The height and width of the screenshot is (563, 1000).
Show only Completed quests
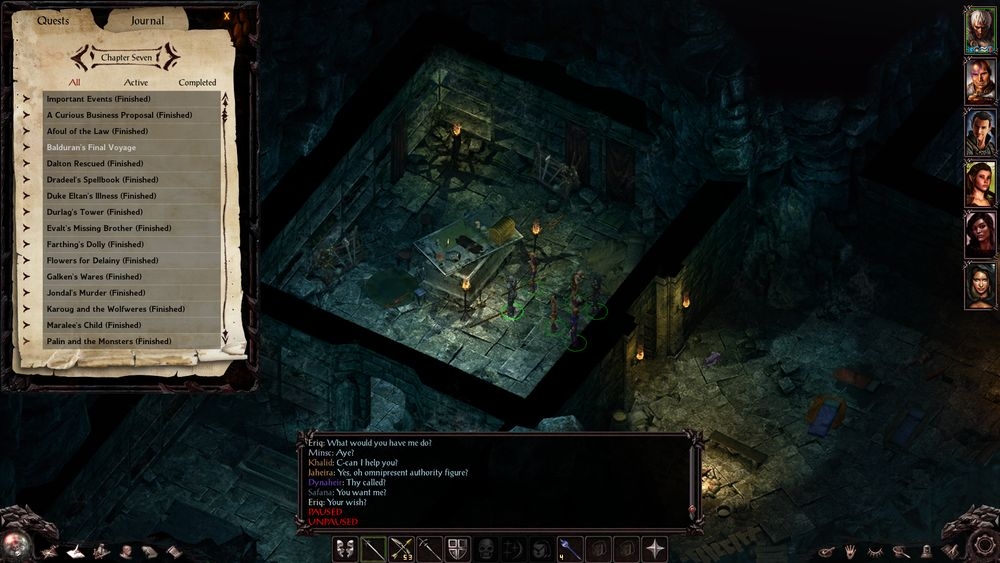(x=197, y=82)
